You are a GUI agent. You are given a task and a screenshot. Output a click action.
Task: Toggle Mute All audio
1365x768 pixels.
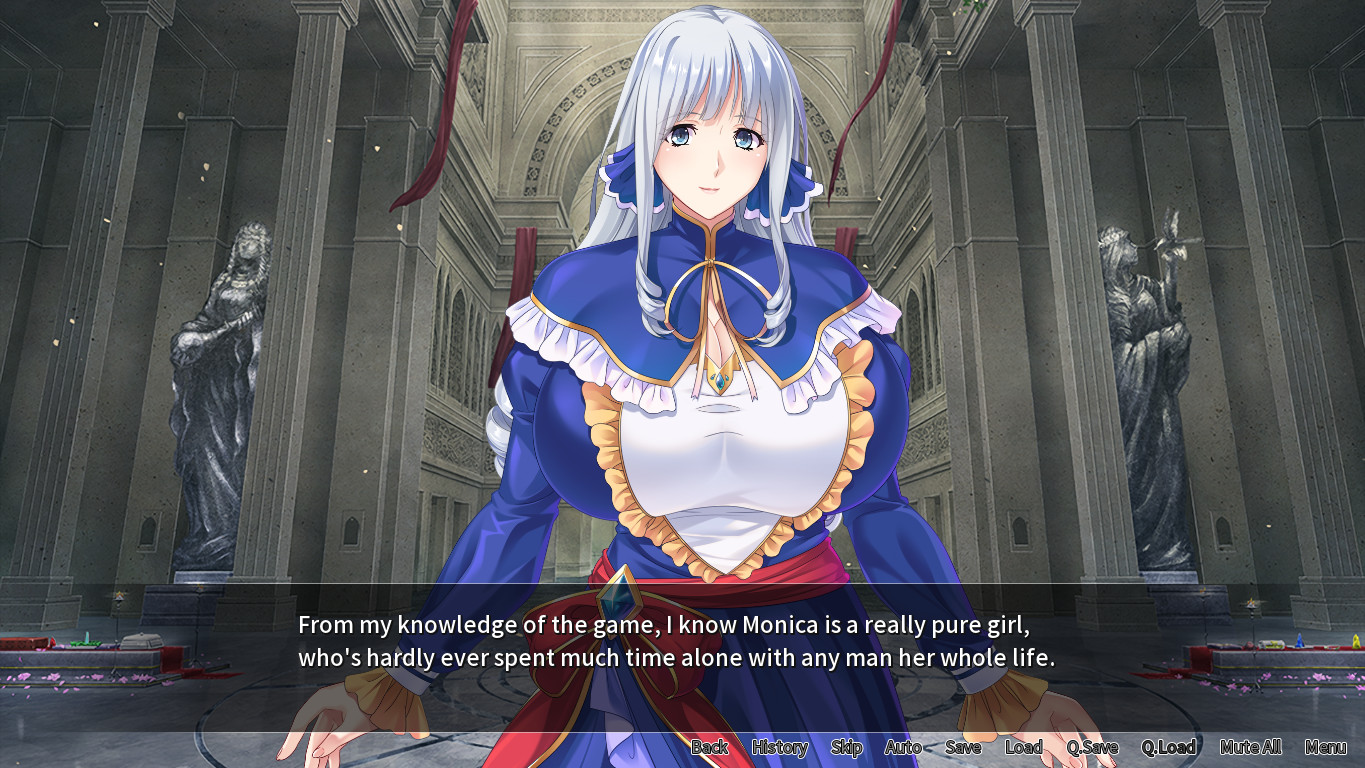(1250, 747)
